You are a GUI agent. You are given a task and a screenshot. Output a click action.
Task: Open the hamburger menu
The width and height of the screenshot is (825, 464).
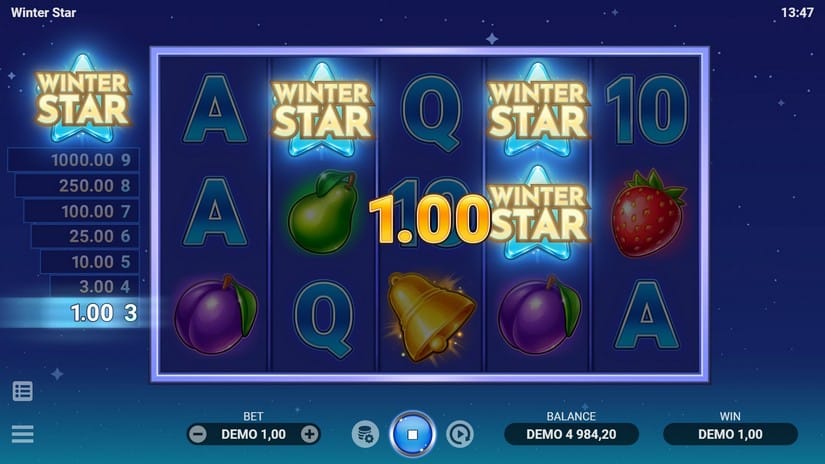(x=22, y=434)
